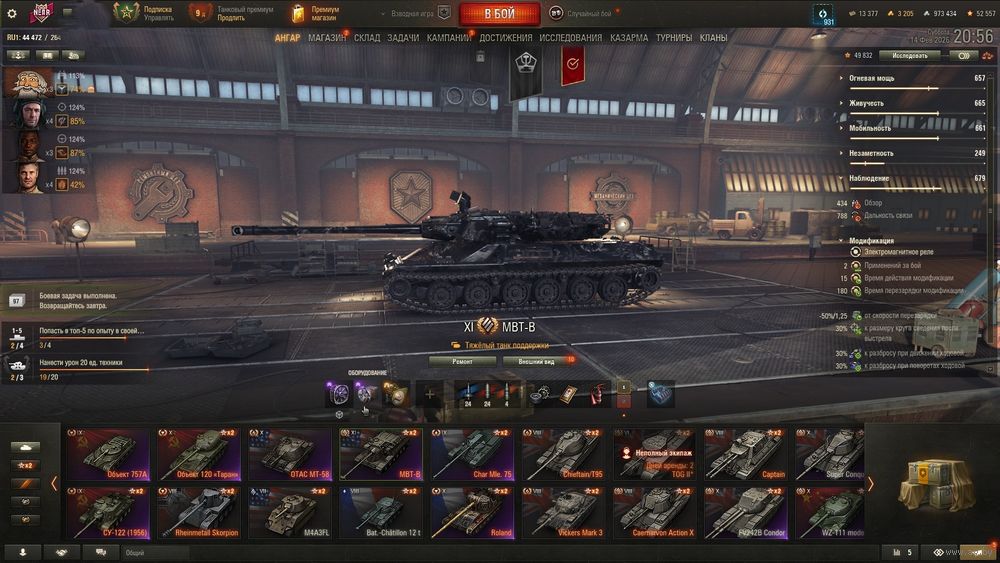Open the ИССЛЕДОВАНИЯ research tab

coord(571,38)
